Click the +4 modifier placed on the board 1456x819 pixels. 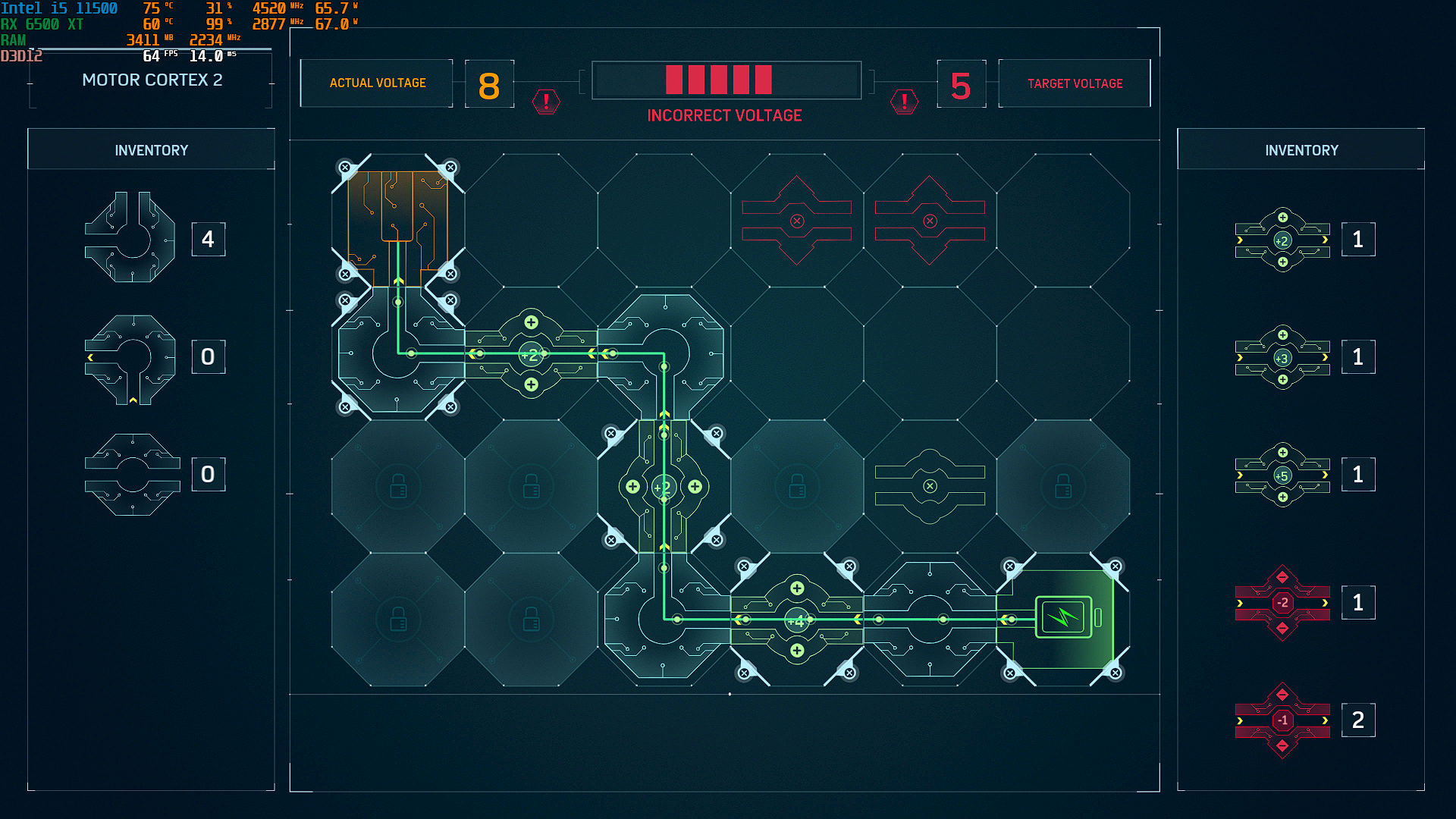[x=796, y=620]
